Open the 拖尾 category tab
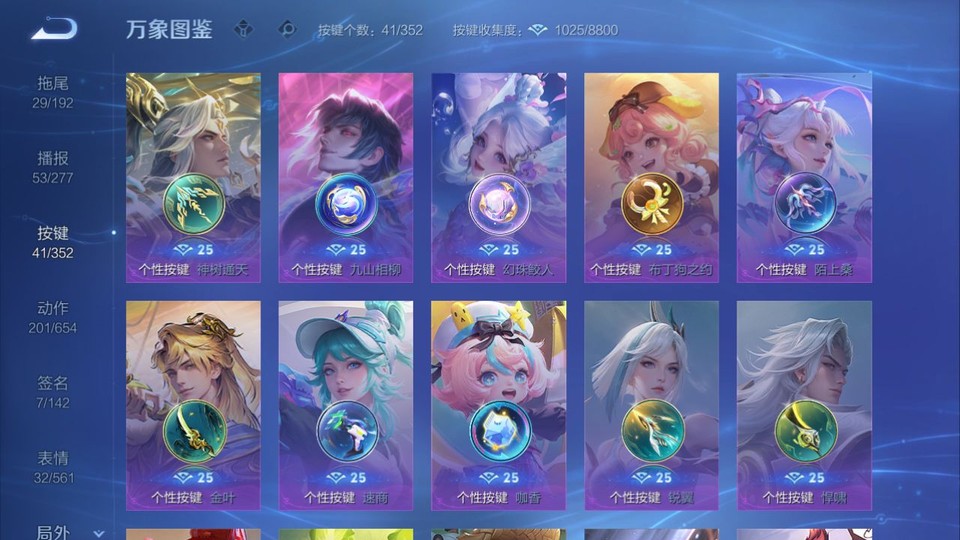Screen dimensions: 960x540 coord(53,92)
